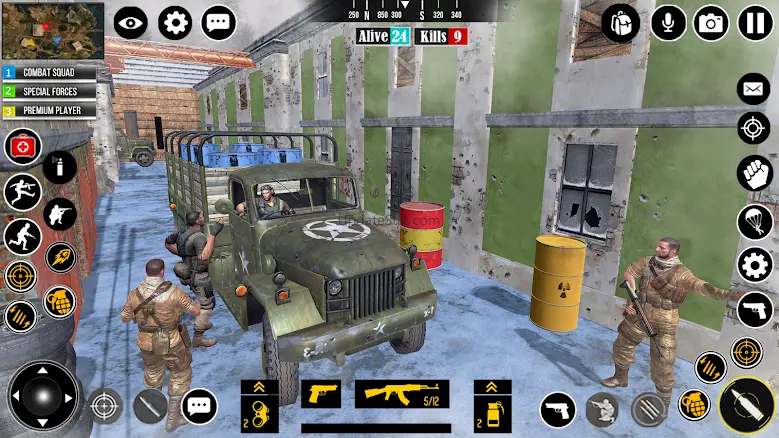Select the Combat Squad entry

50,73
